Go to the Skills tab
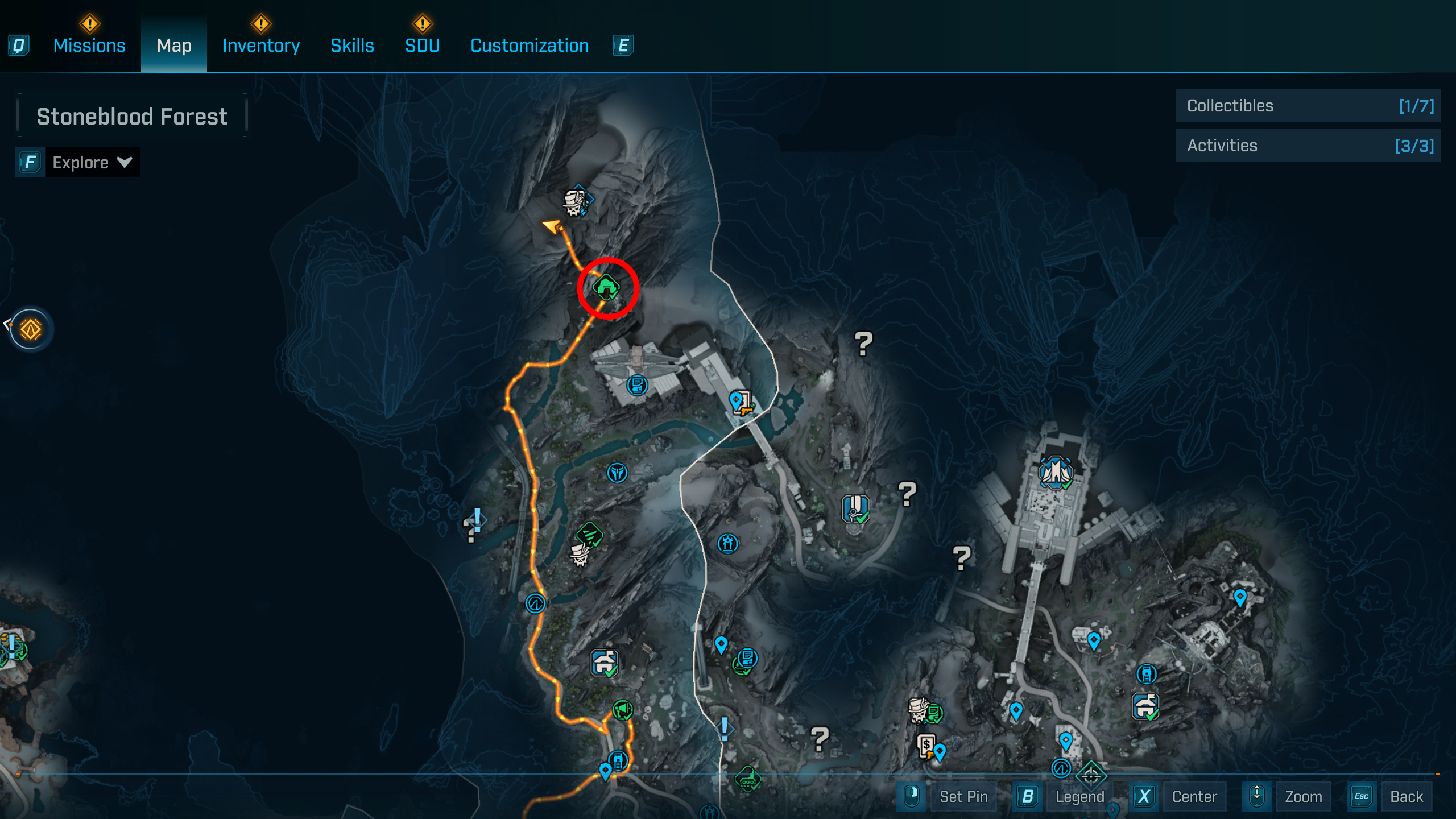Viewport: 1456px width, 819px height. [352, 45]
